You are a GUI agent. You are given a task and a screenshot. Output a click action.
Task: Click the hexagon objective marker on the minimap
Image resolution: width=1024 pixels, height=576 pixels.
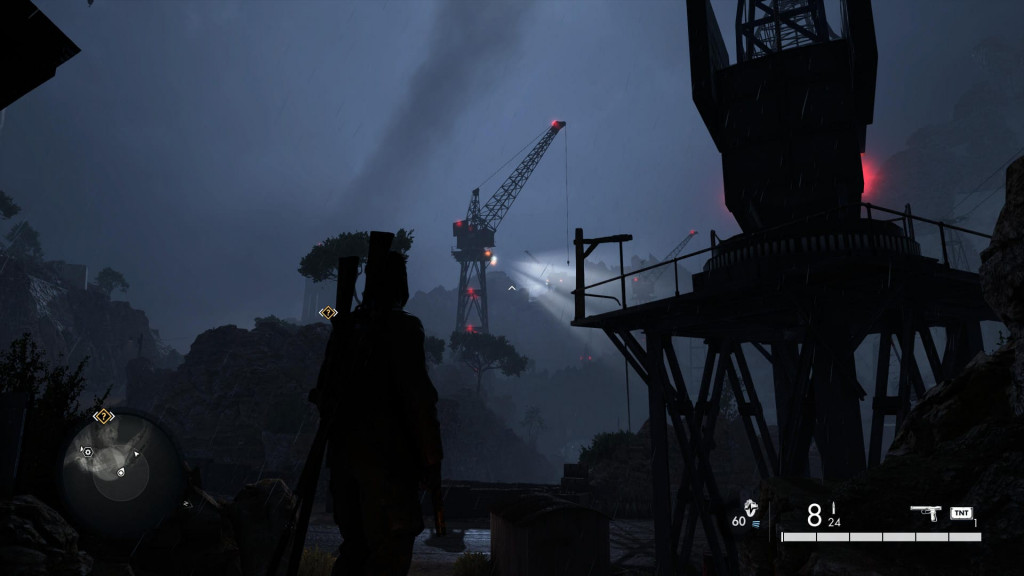coord(88,452)
